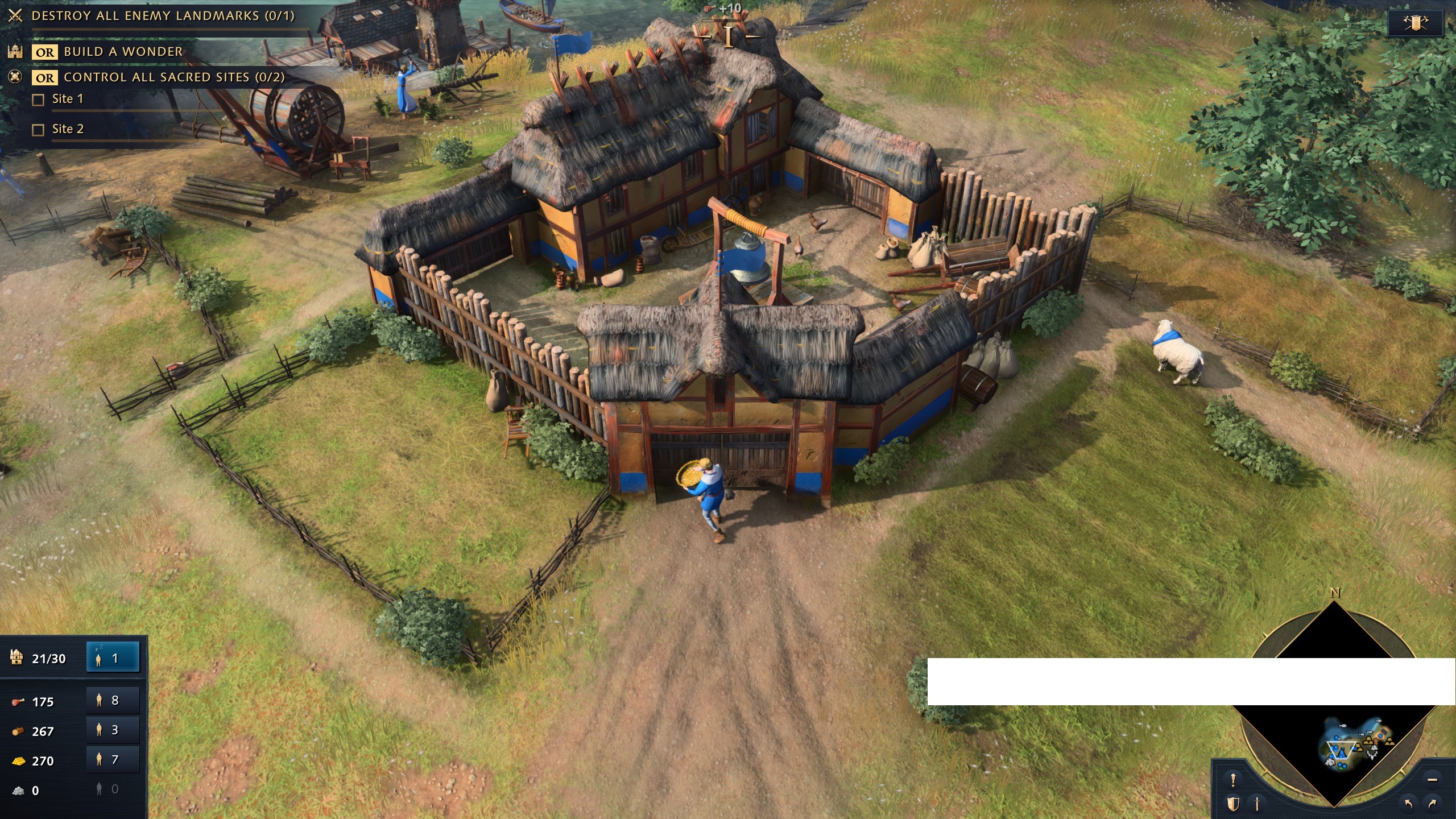Click the Site 2 checkbox
Viewport: 1456px width, 819px height.
click(x=38, y=130)
